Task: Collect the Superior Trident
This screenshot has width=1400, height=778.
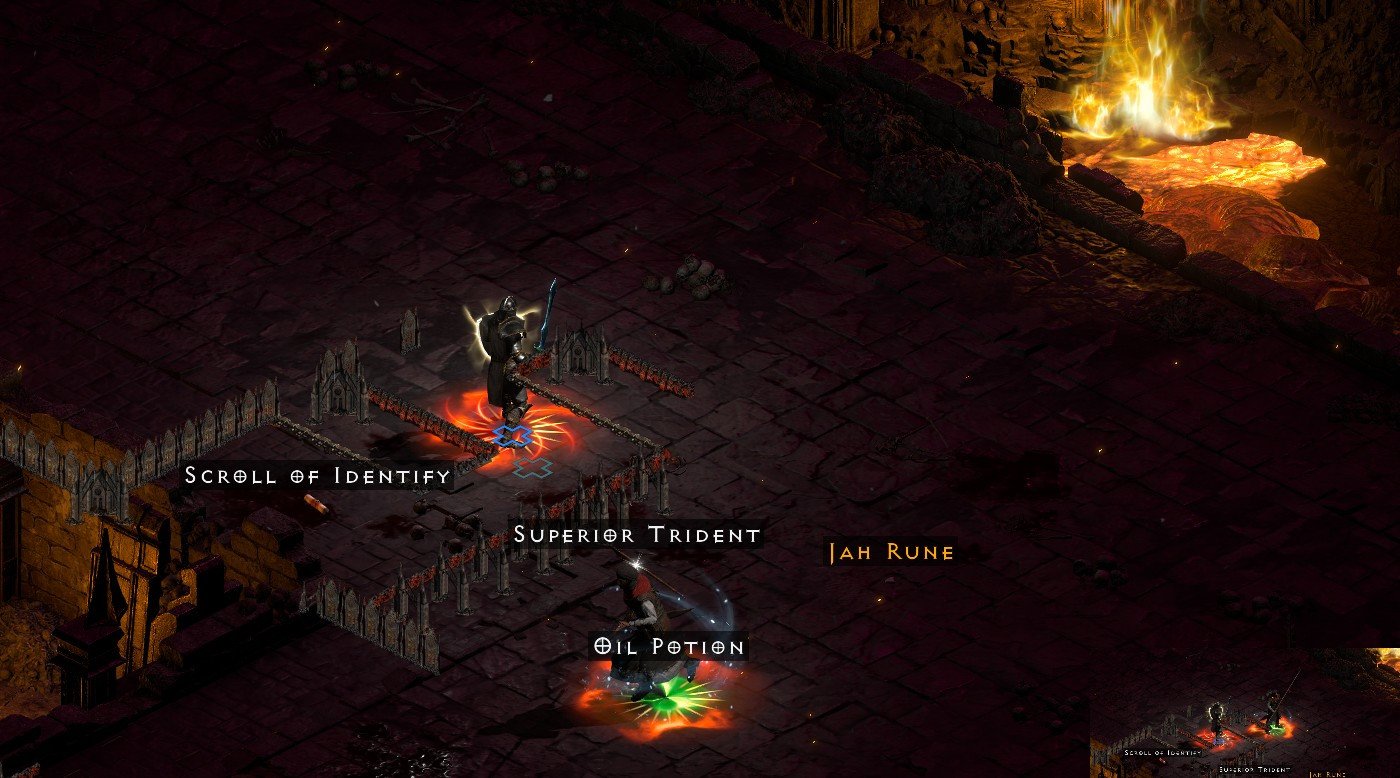Action: pyautogui.click(x=636, y=535)
